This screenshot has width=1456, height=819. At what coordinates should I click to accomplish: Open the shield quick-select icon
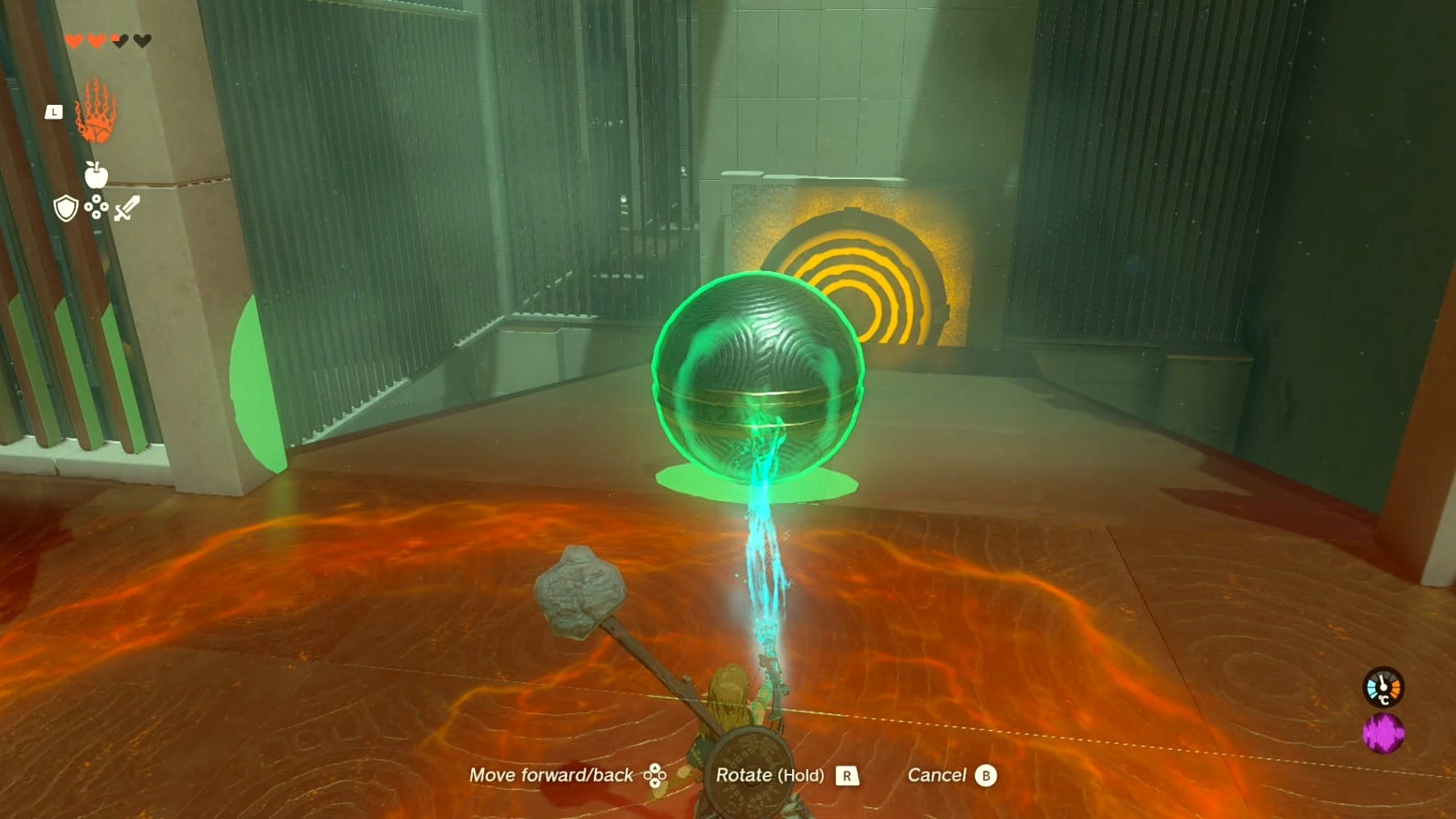point(65,209)
